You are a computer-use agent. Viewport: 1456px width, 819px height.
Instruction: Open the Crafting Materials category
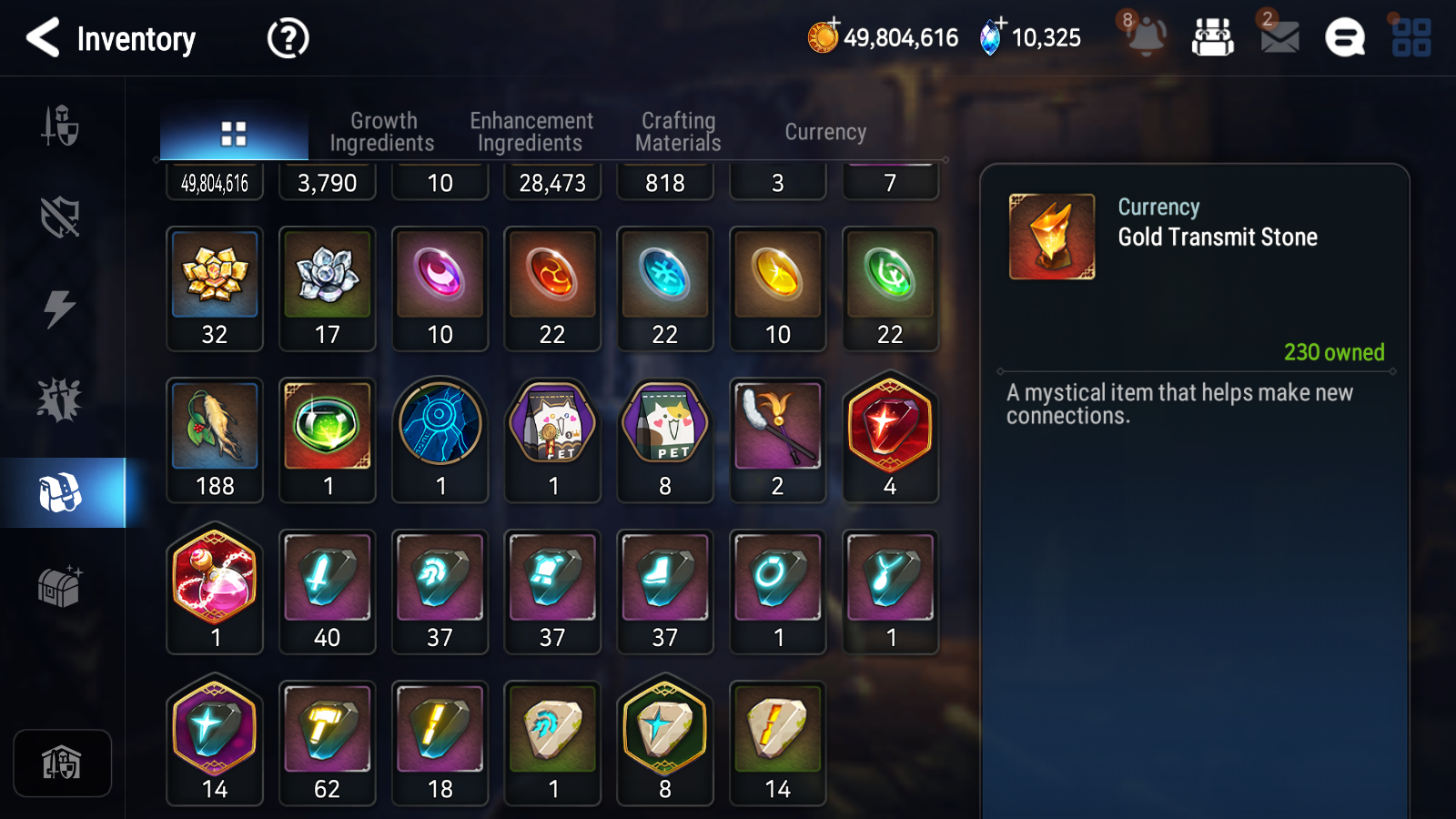(678, 130)
